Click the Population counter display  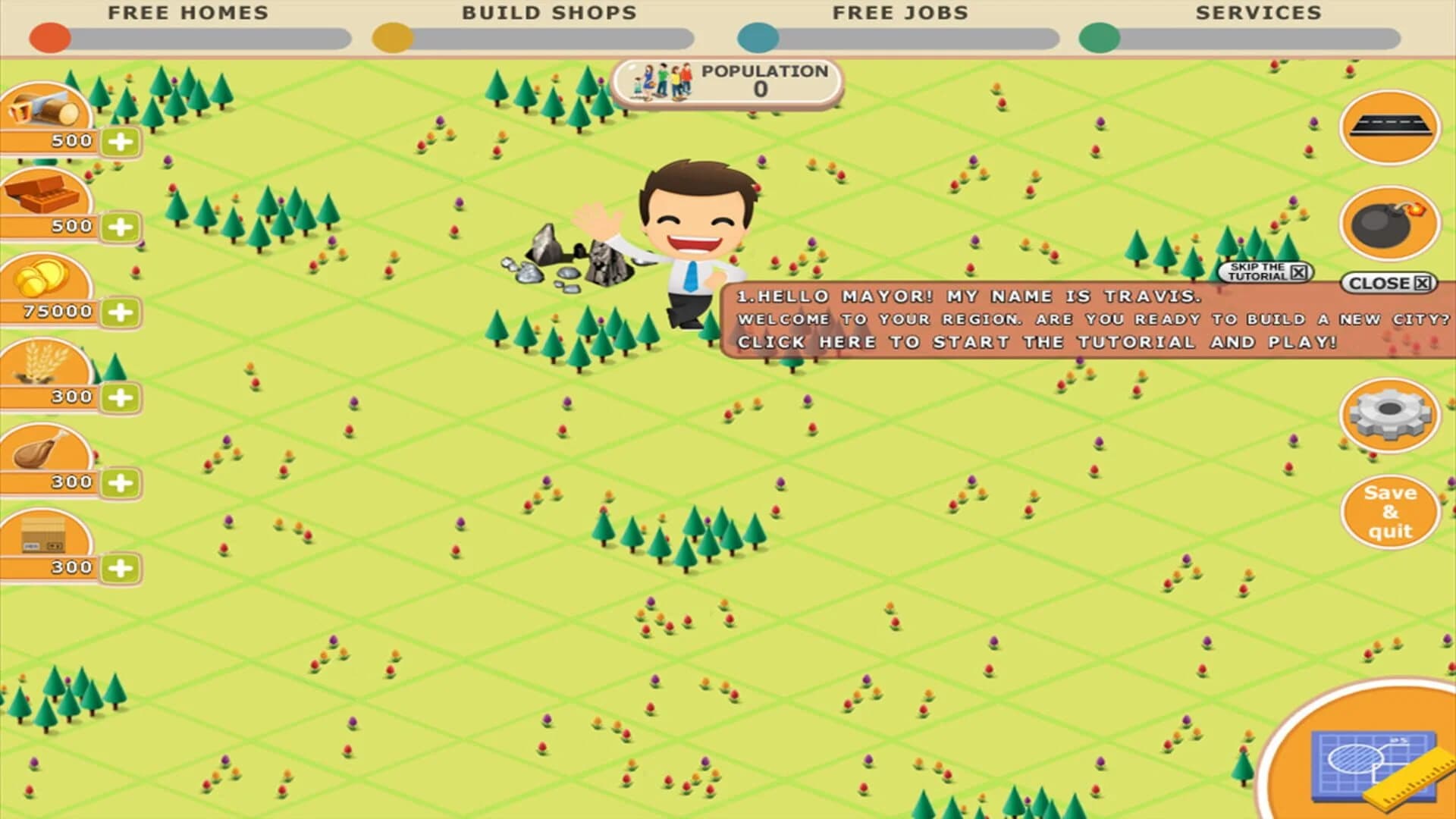point(730,78)
